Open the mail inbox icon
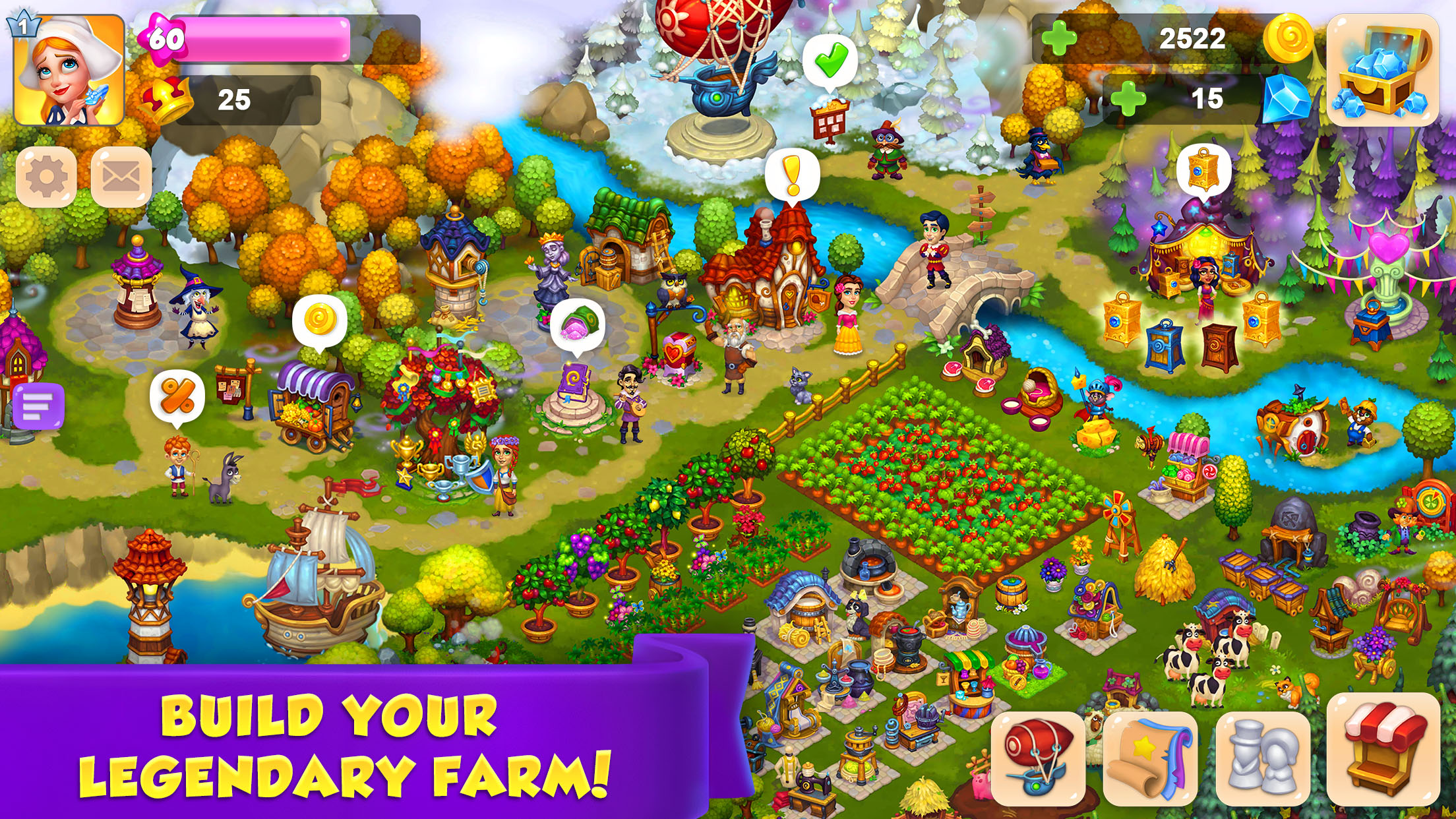 pyautogui.click(x=117, y=176)
